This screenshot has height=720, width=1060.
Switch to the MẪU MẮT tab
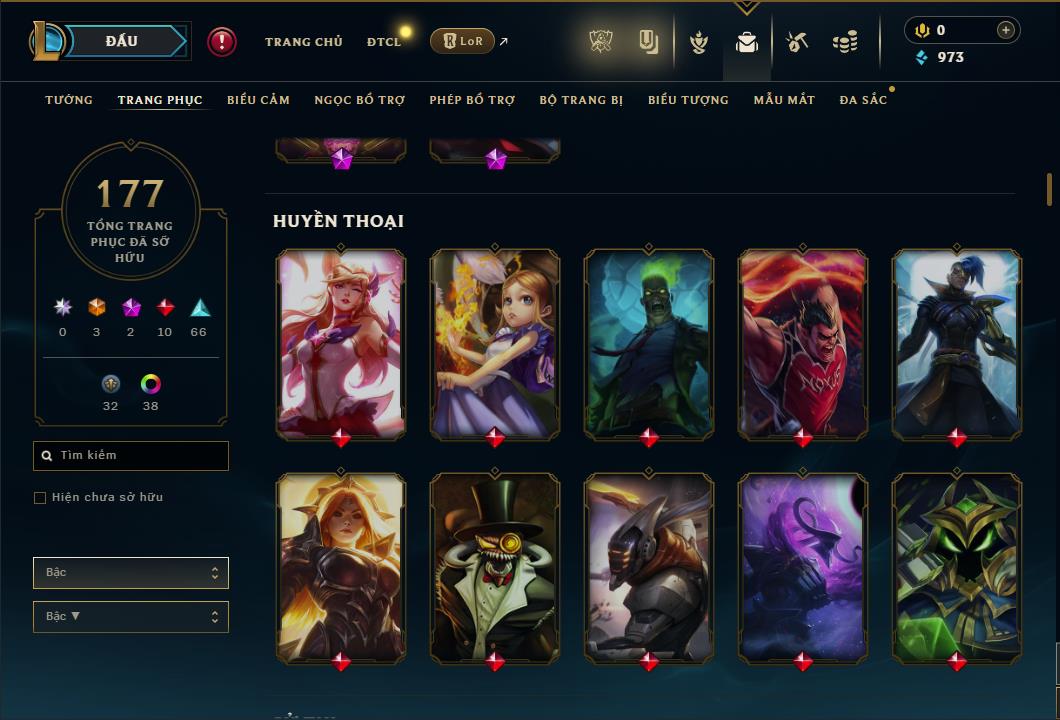[784, 100]
